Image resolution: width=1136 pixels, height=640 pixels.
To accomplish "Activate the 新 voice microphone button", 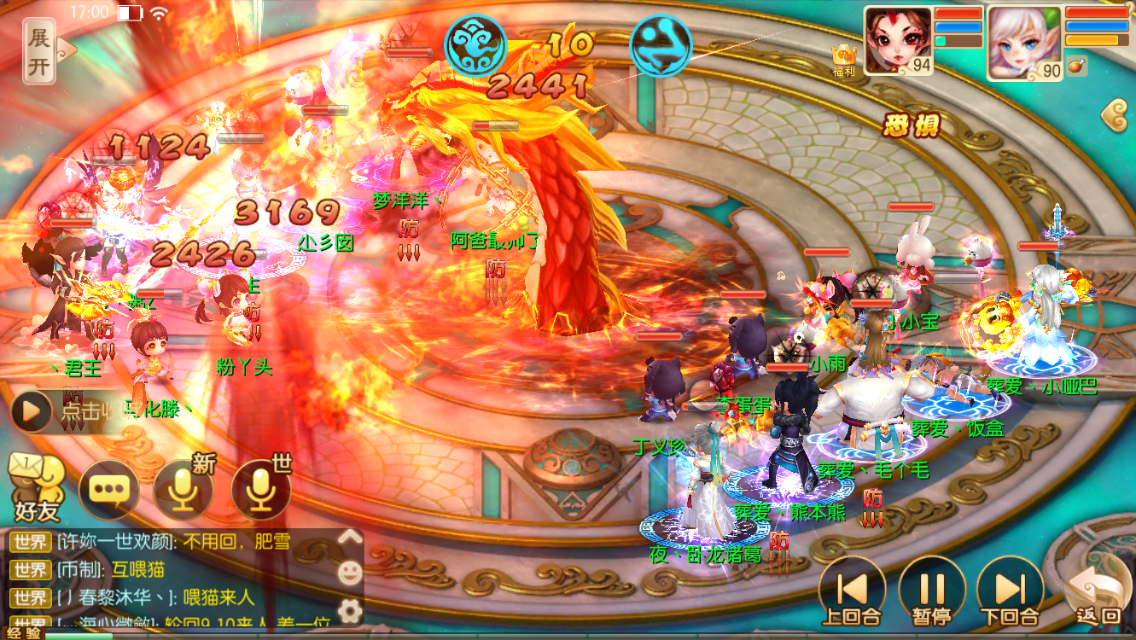I will (184, 487).
